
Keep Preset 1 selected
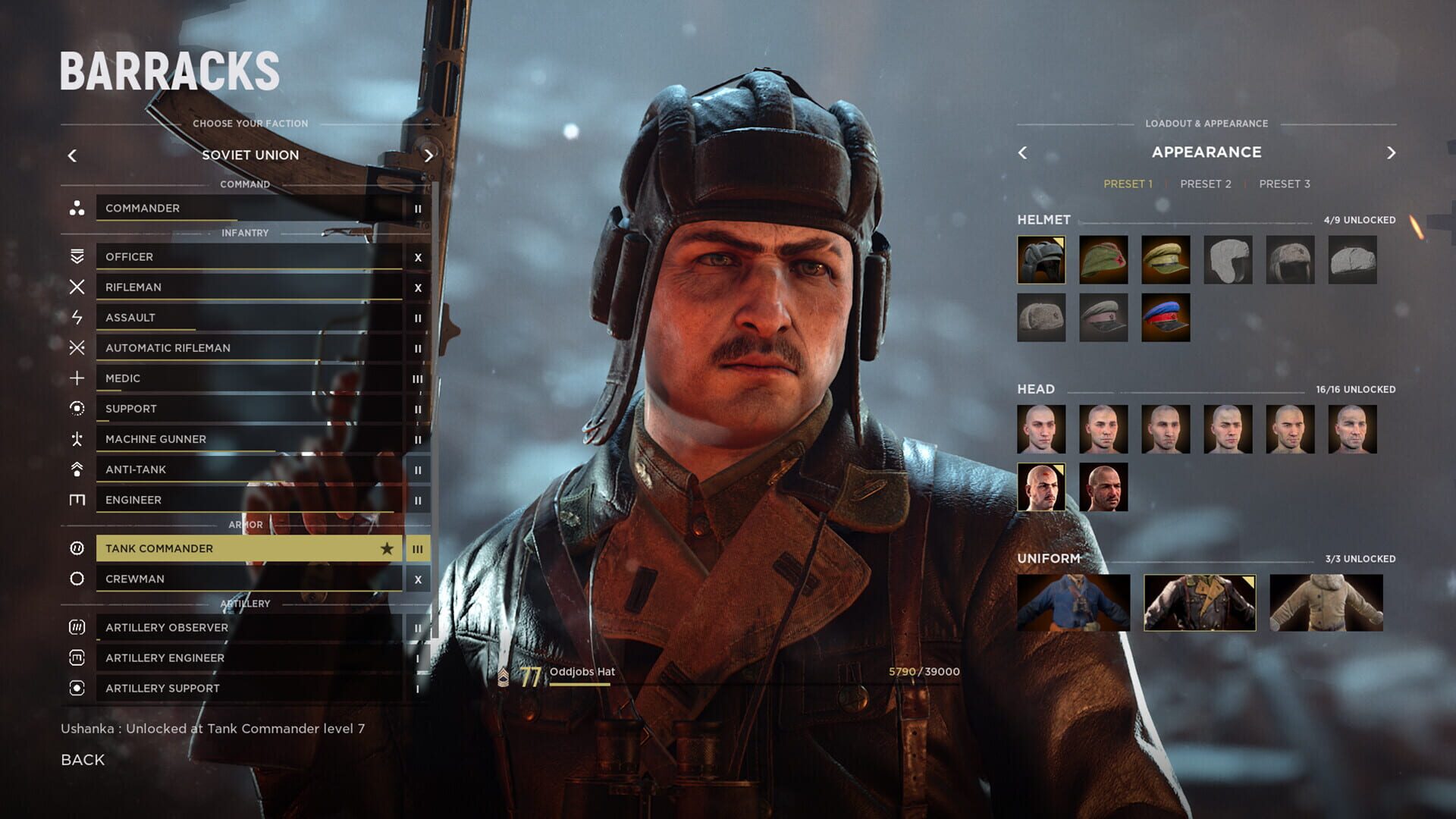tap(1128, 183)
